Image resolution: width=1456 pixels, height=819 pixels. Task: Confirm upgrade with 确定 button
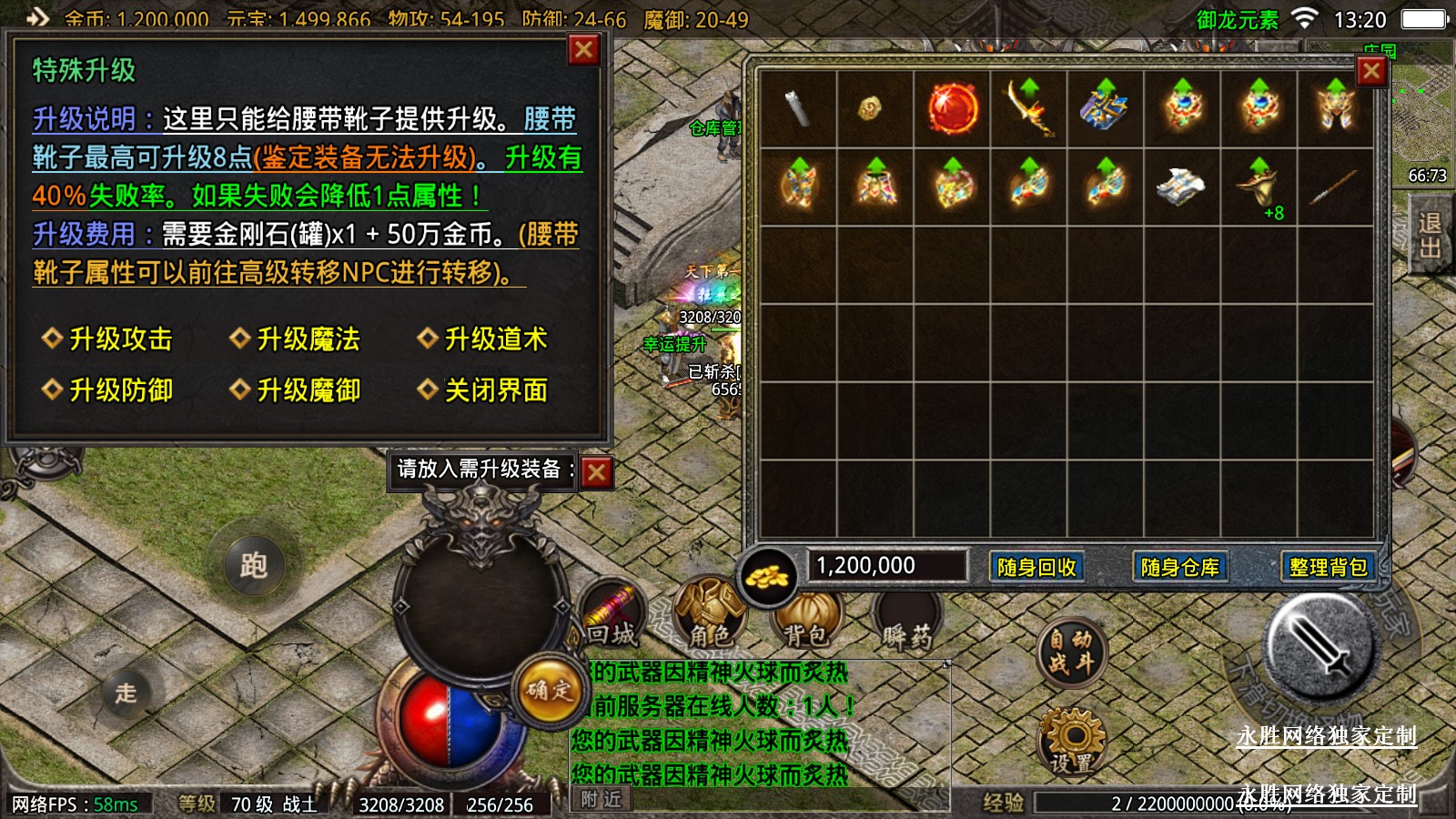coord(548,692)
